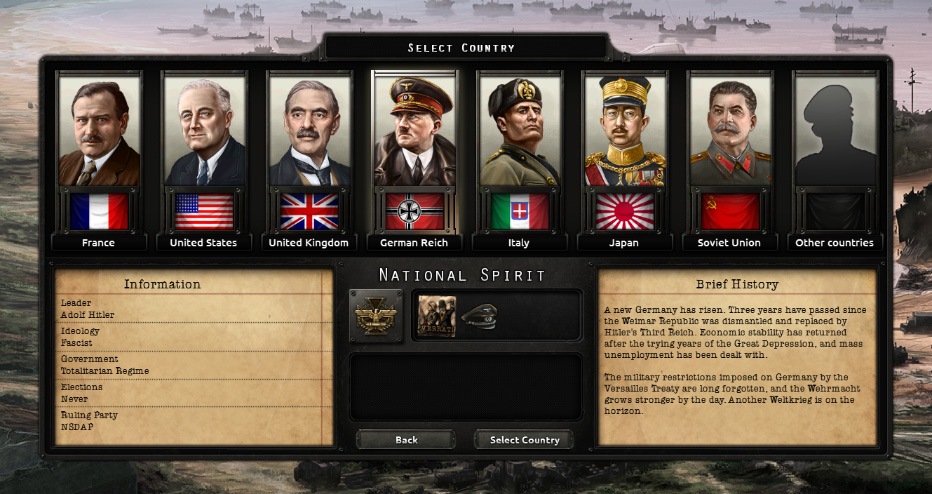Inspect the officer cap national spirit icon
Viewport: 932px width, 494px height.
479,316
